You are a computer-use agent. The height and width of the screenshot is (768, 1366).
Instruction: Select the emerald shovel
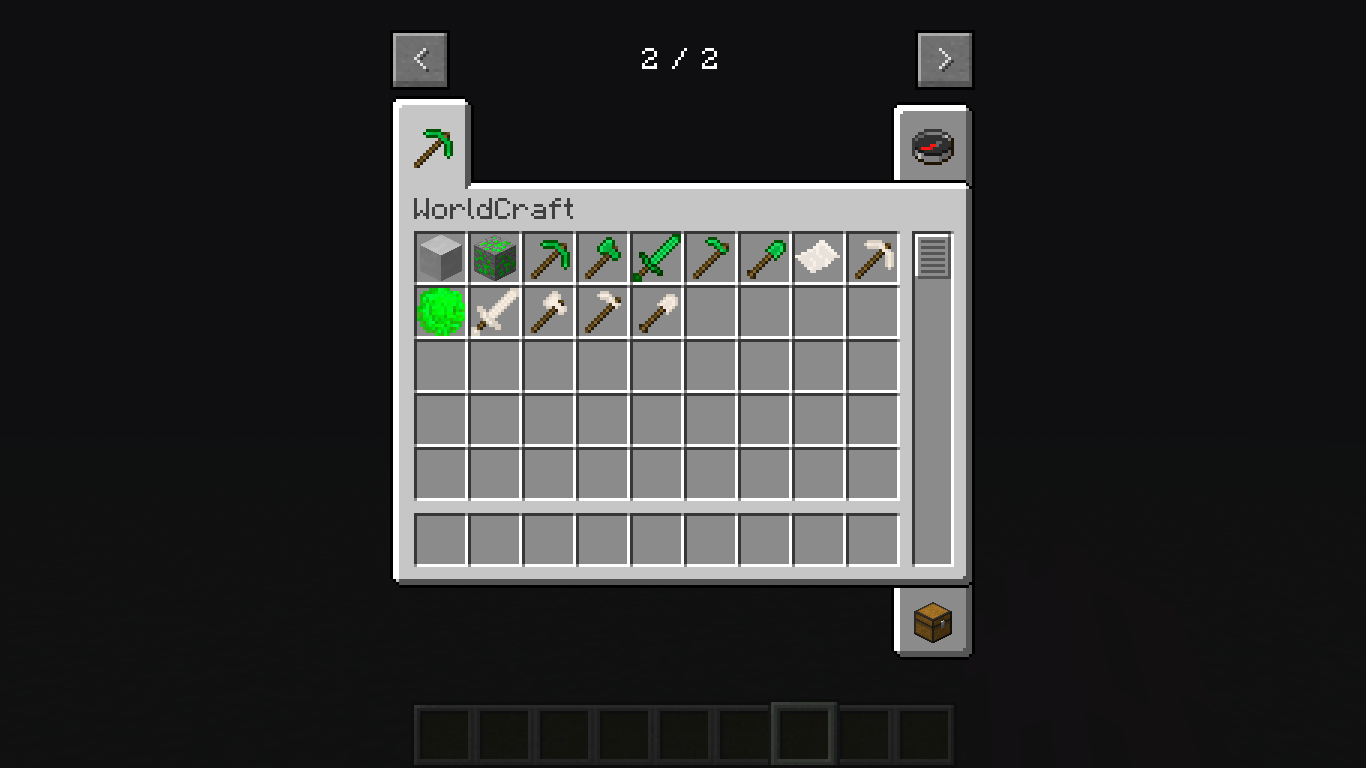pos(764,257)
